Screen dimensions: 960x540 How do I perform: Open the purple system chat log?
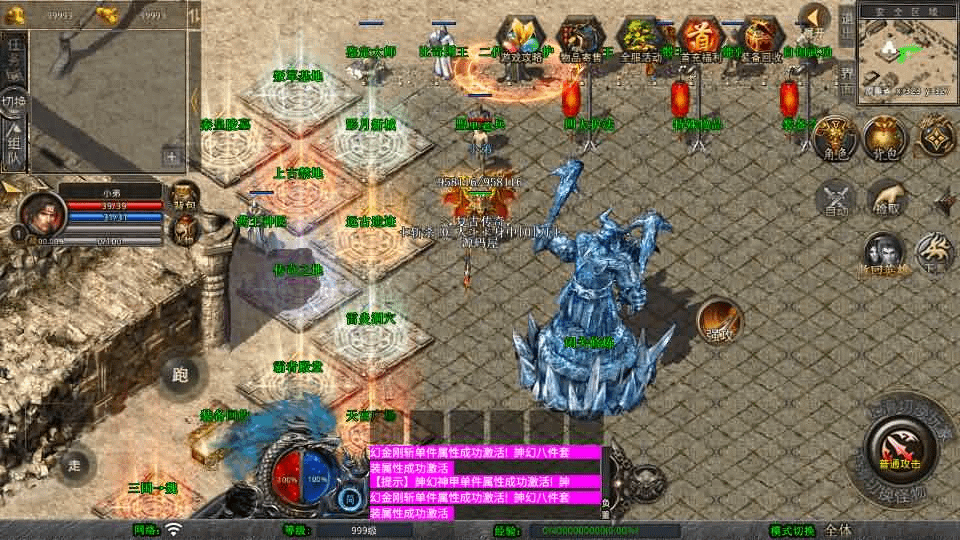coord(485,482)
